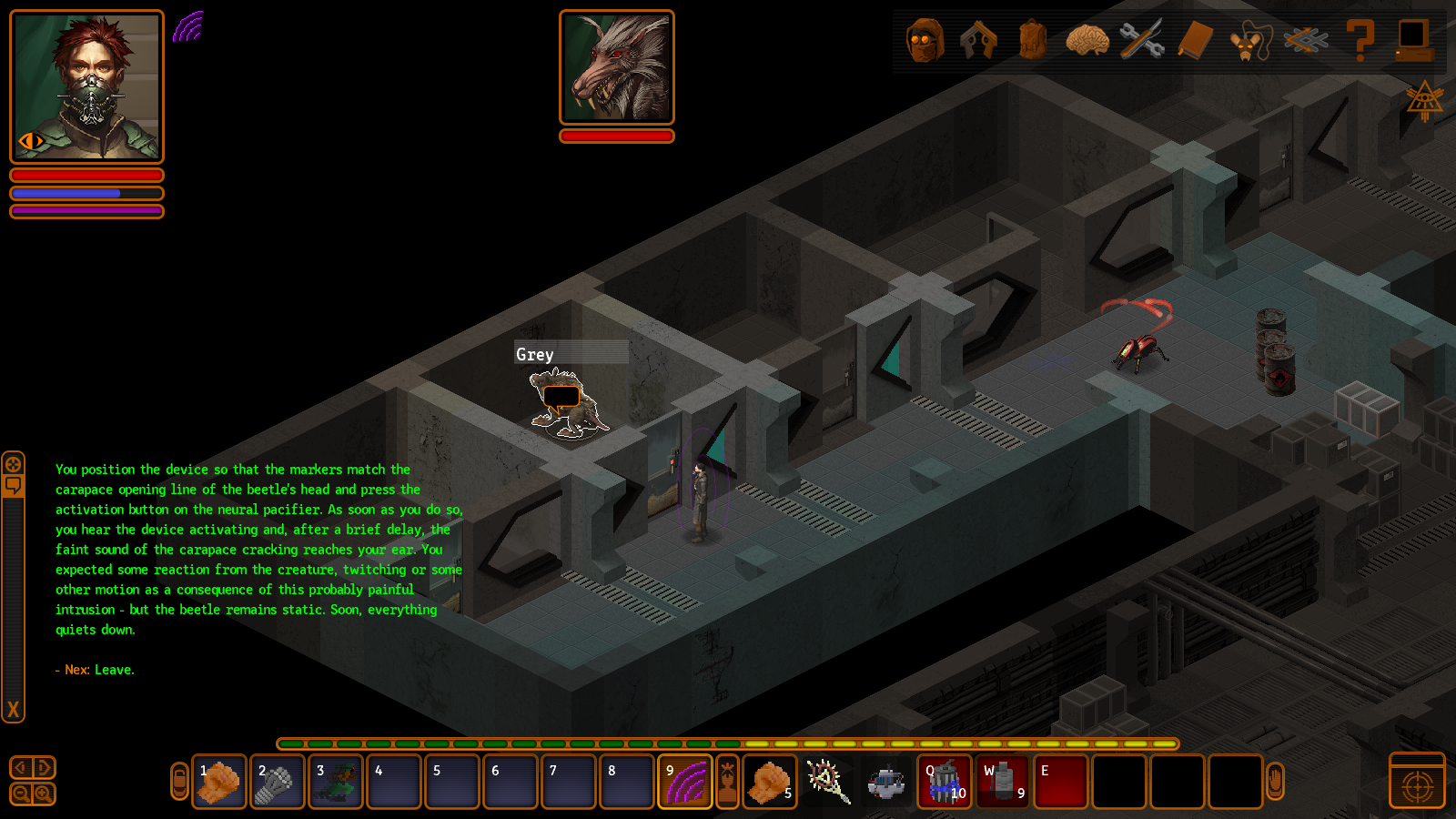Viewport: 1456px width, 819px height.
Task: Open the game menu computer icon
Action: point(1414,41)
